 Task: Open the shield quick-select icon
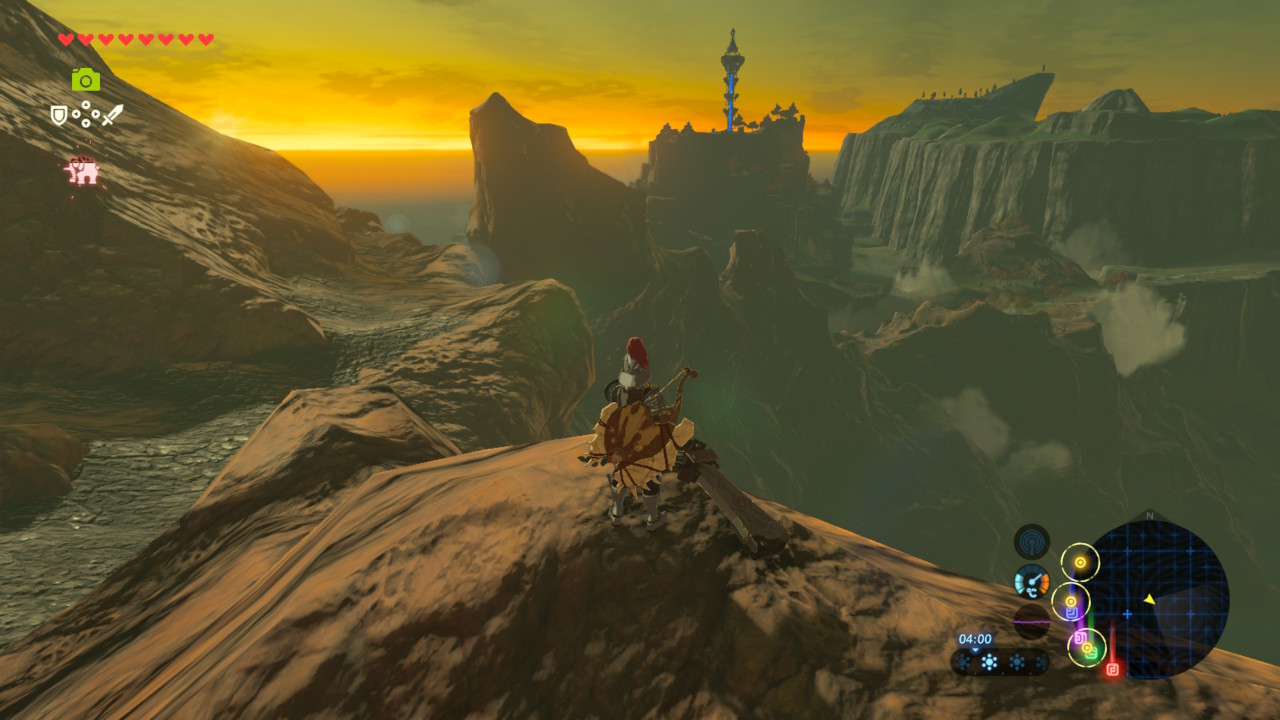pyautogui.click(x=60, y=116)
